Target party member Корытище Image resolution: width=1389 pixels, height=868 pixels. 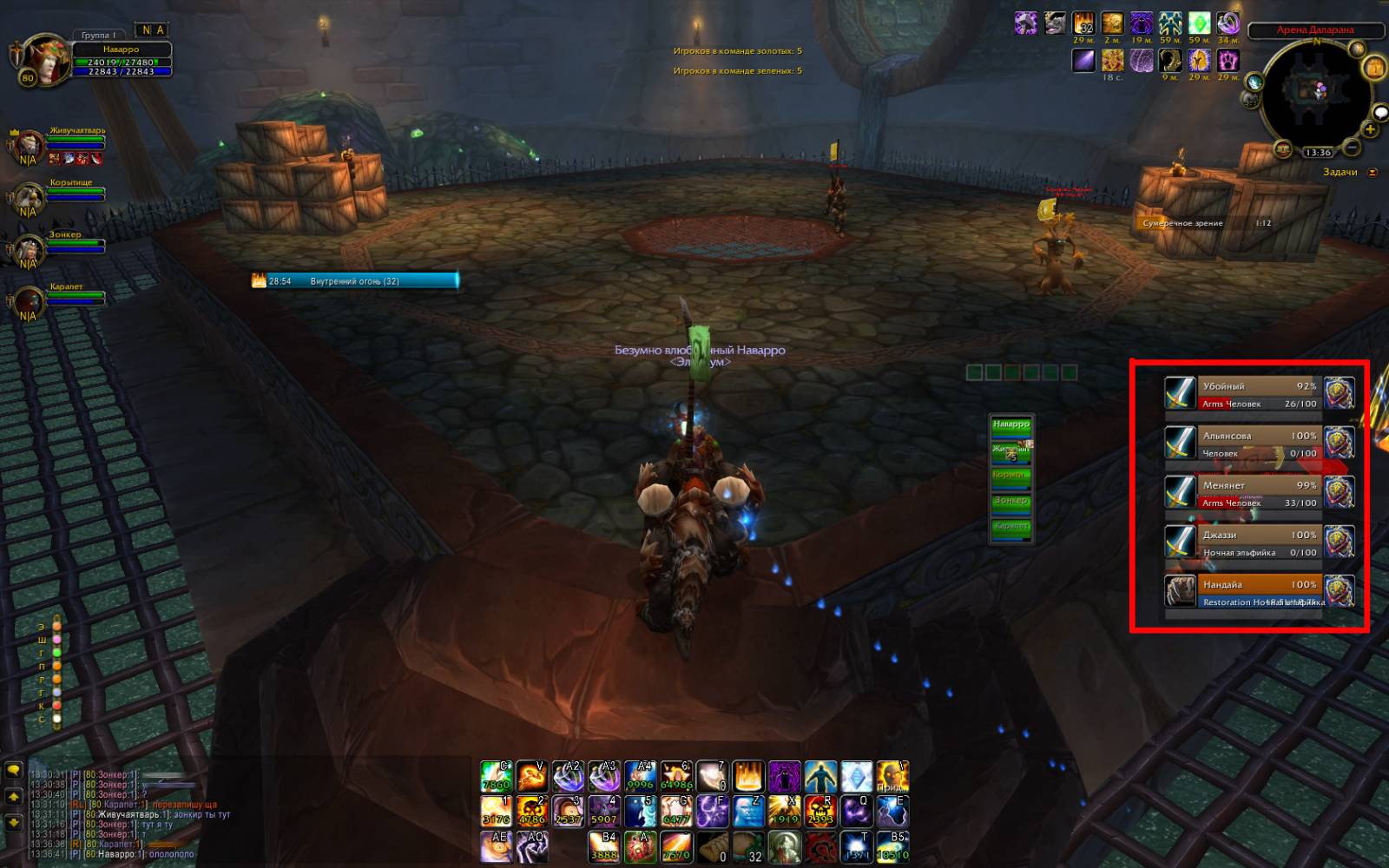tap(75, 193)
